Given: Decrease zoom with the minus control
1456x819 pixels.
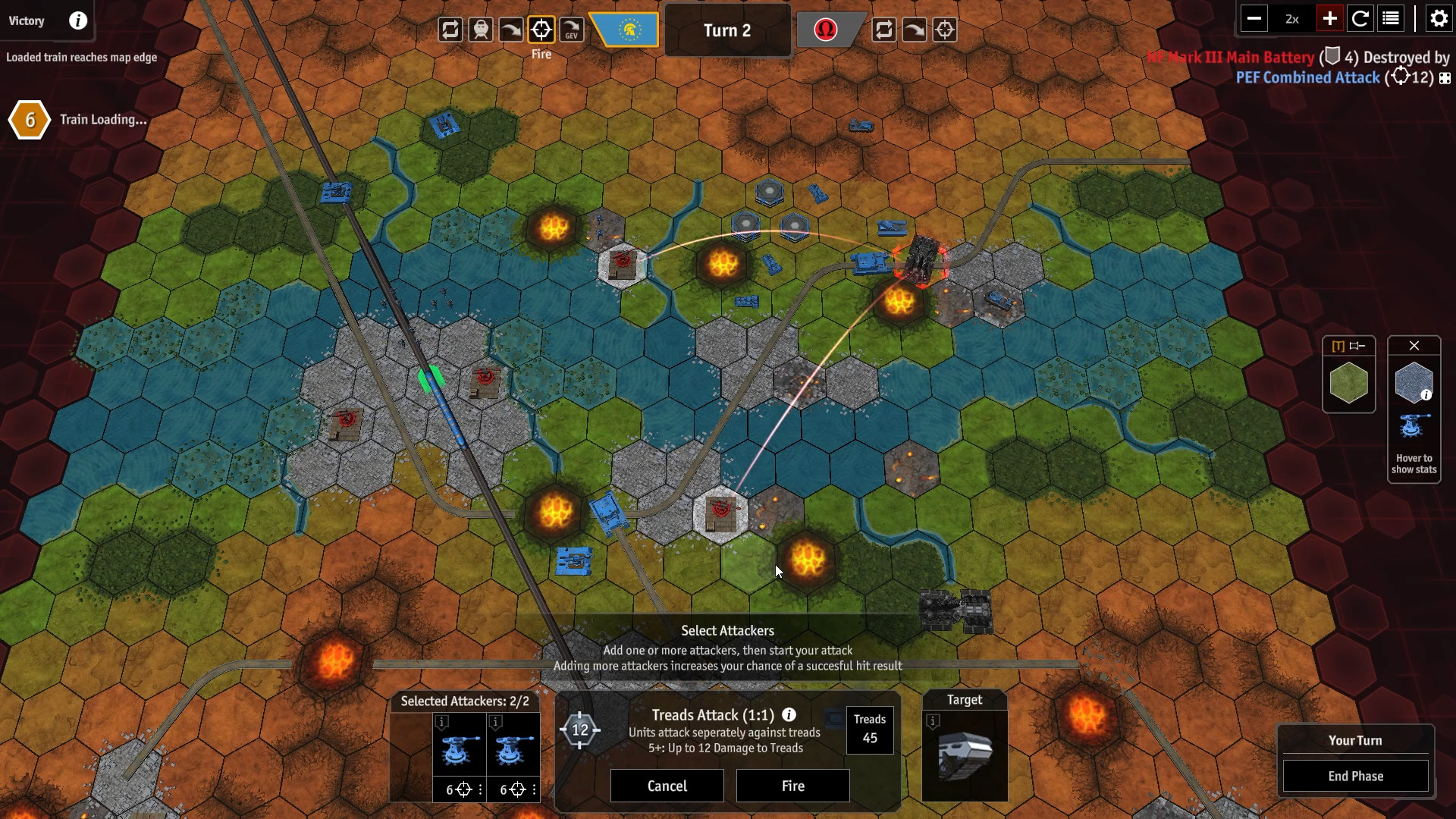Looking at the screenshot, I should pos(1255,18).
